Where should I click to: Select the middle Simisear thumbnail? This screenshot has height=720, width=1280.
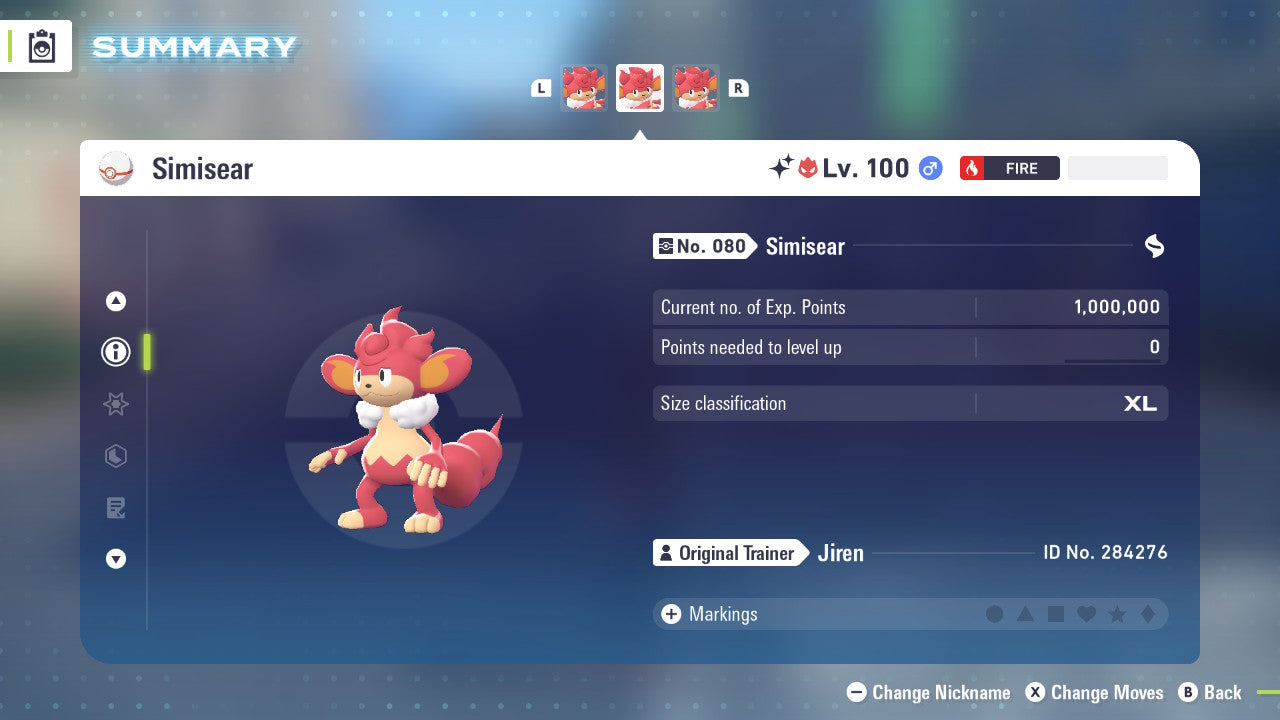coord(639,88)
